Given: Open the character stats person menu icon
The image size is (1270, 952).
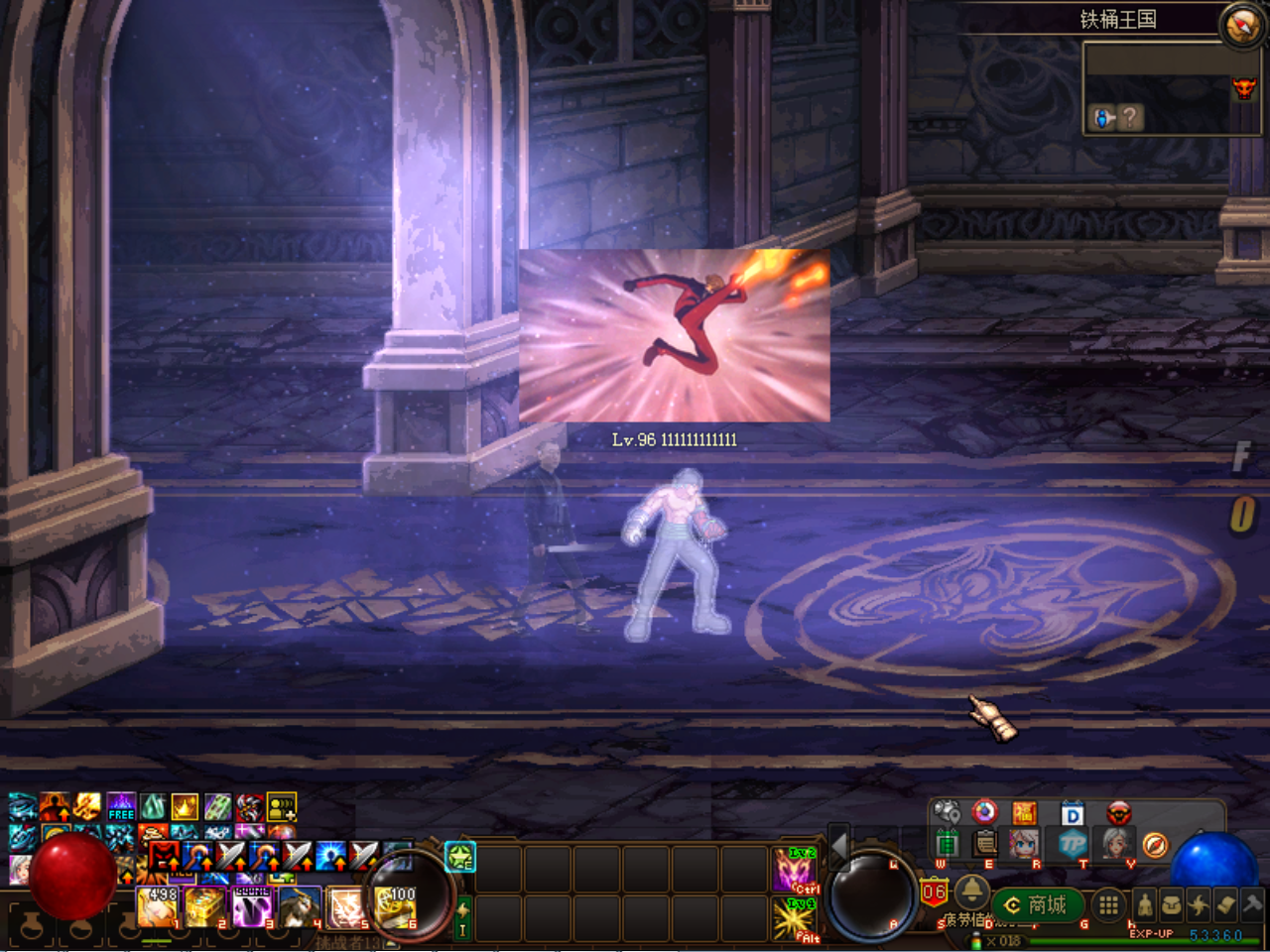Looking at the screenshot, I should pos(1145,905).
